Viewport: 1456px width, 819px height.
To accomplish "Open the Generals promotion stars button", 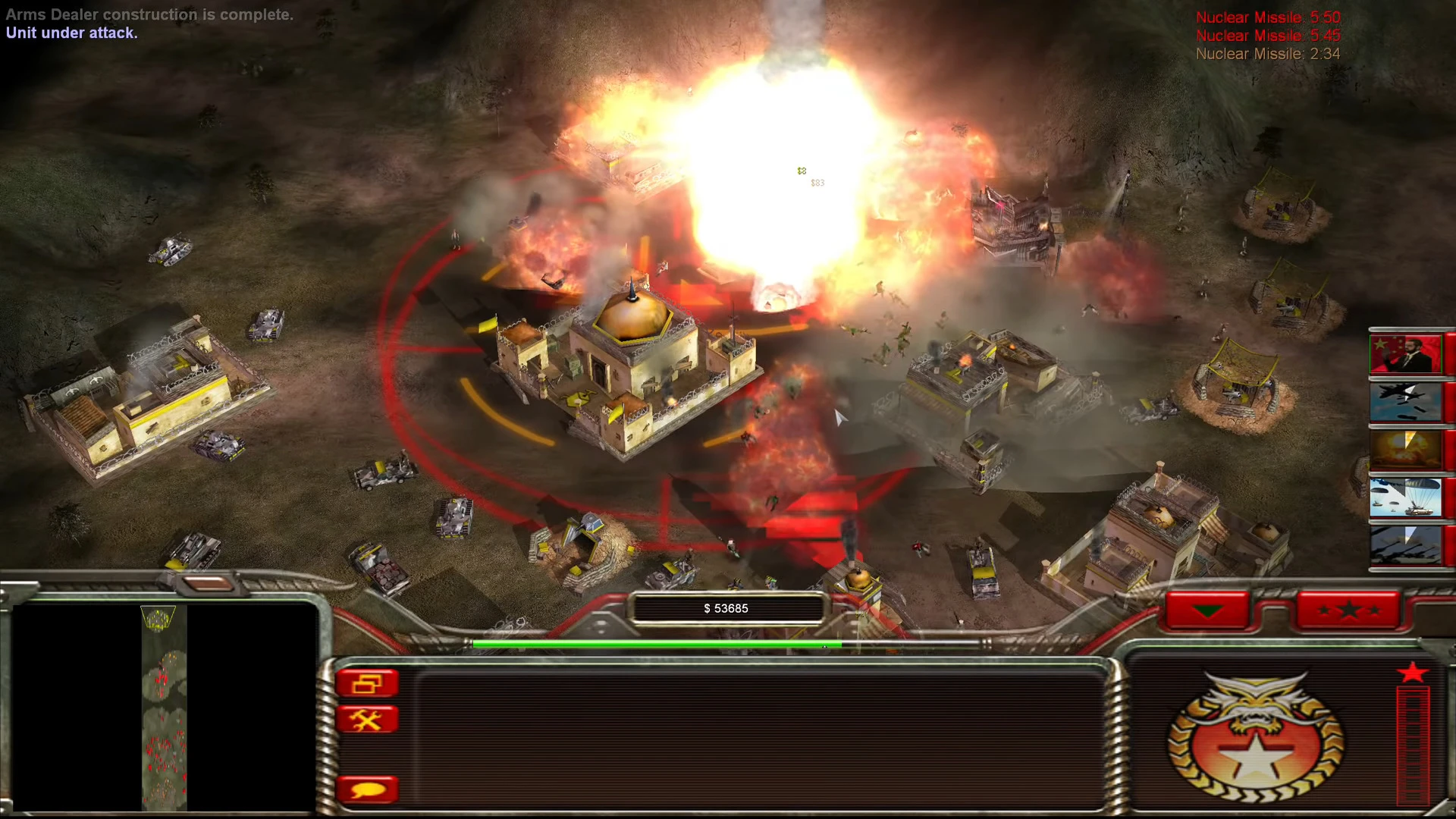I will point(1349,609).
